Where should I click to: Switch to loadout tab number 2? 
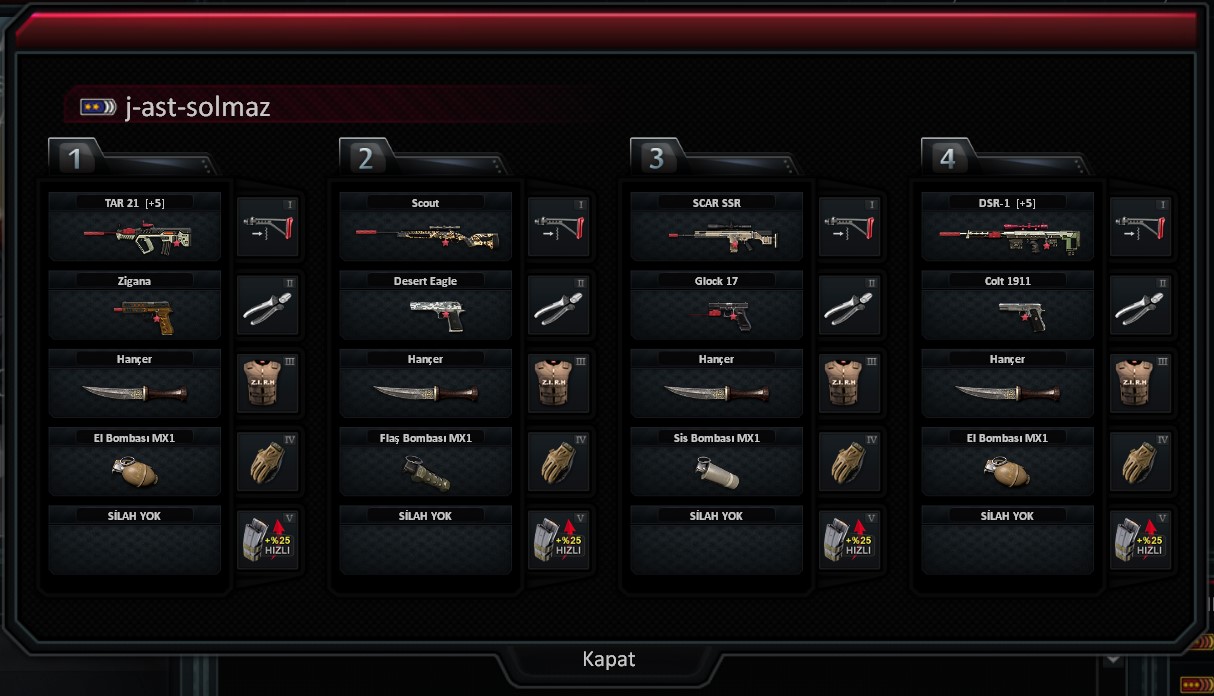click(x=366, y=158)
